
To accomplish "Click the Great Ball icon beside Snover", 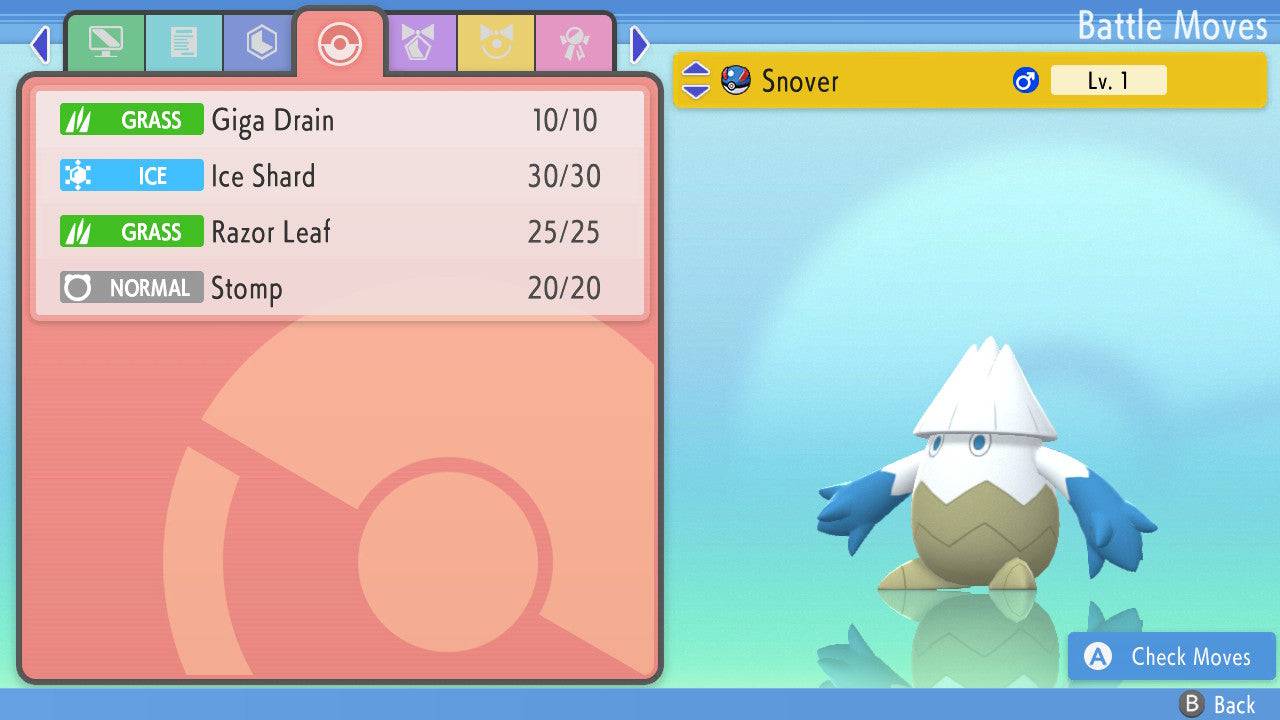I will 737,80.
